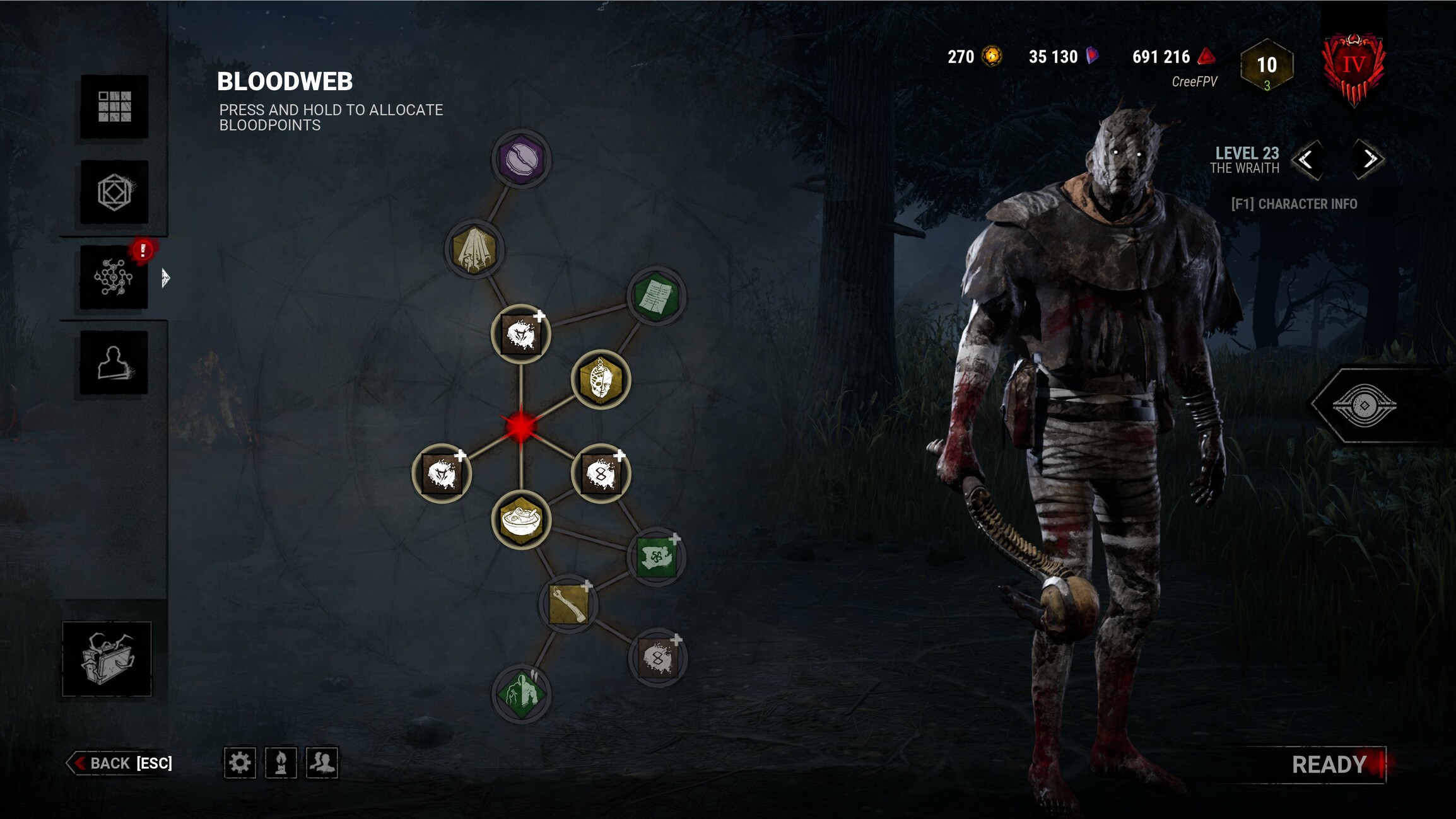Viewport: 1456px width, 819px height.
Task: Select the yellow bone add-on node
Action: point(569,604)
